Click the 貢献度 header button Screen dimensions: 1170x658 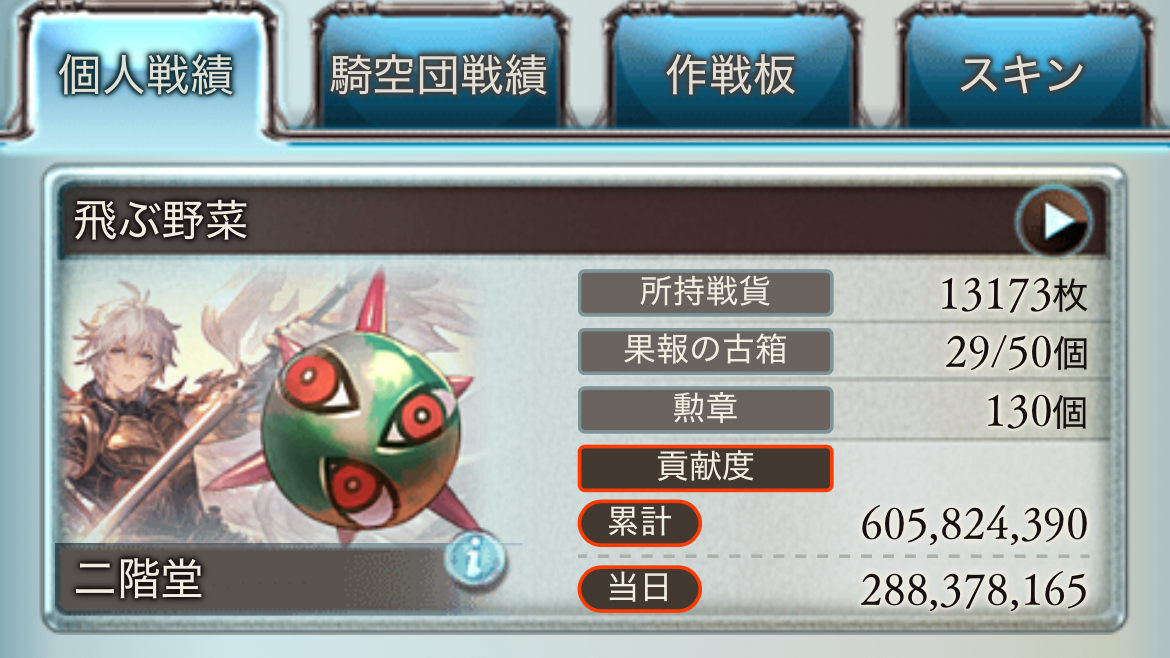(705, 467)
